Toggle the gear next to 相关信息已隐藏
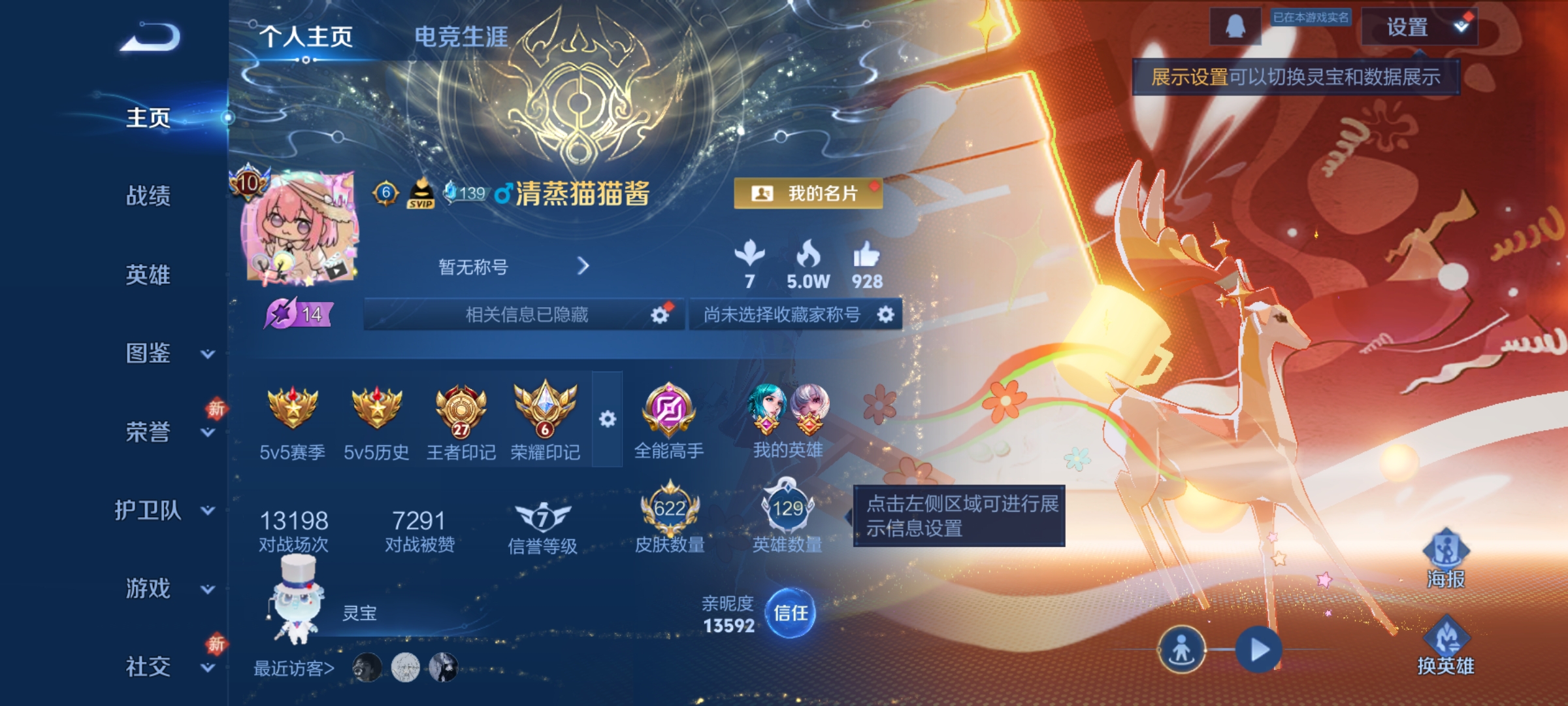The image size is (1568, 706). coord(659,314)
